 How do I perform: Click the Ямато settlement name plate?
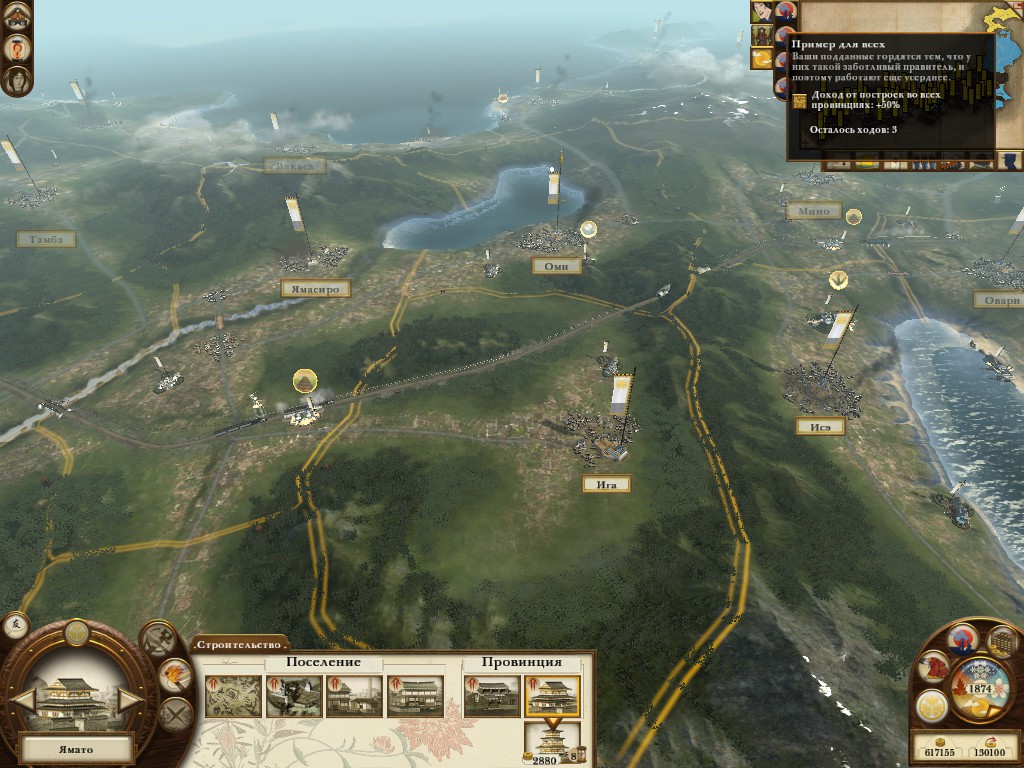(76, 747)
